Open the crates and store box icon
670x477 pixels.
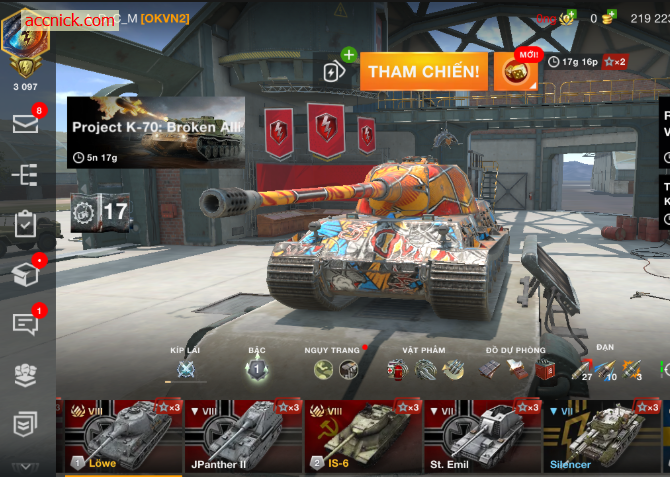(x=25, y=273)
